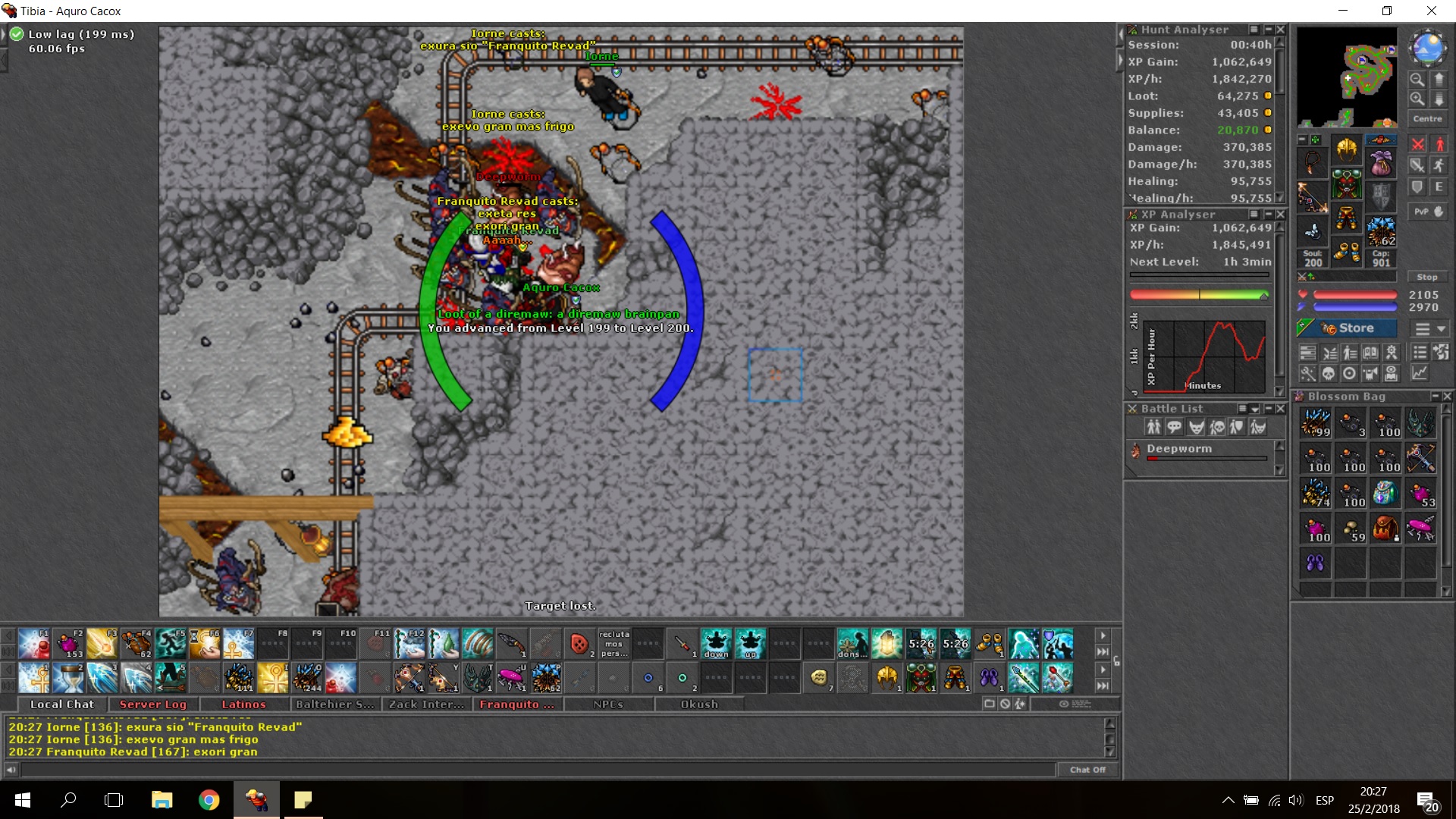Close the Tibia game window
Image resolution: width=1456 pixels, height=819 pixels.
click(x=1431, y=11)
